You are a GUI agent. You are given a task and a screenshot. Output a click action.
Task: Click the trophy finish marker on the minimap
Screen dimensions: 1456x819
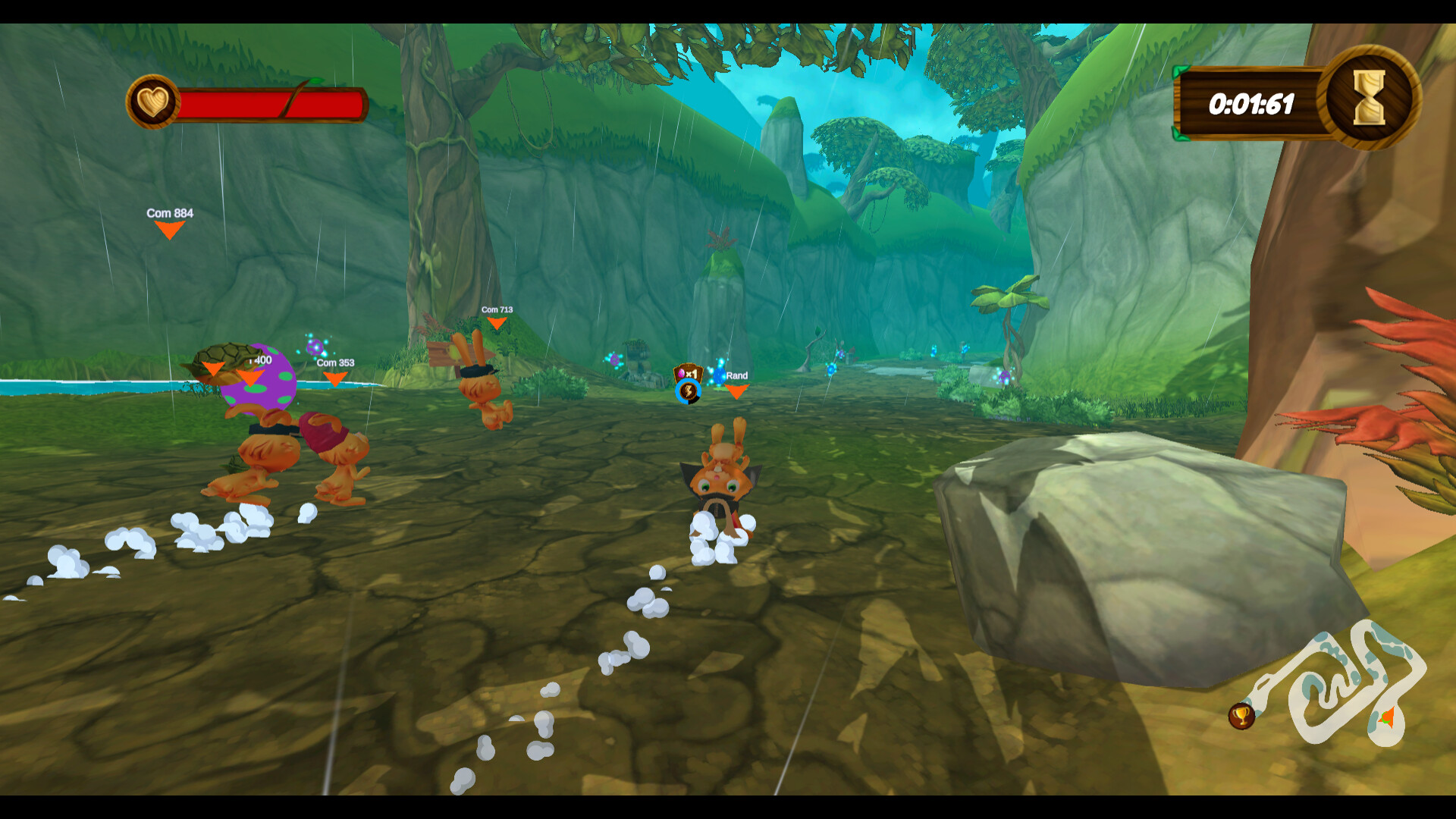click(x=1241, y=717)
